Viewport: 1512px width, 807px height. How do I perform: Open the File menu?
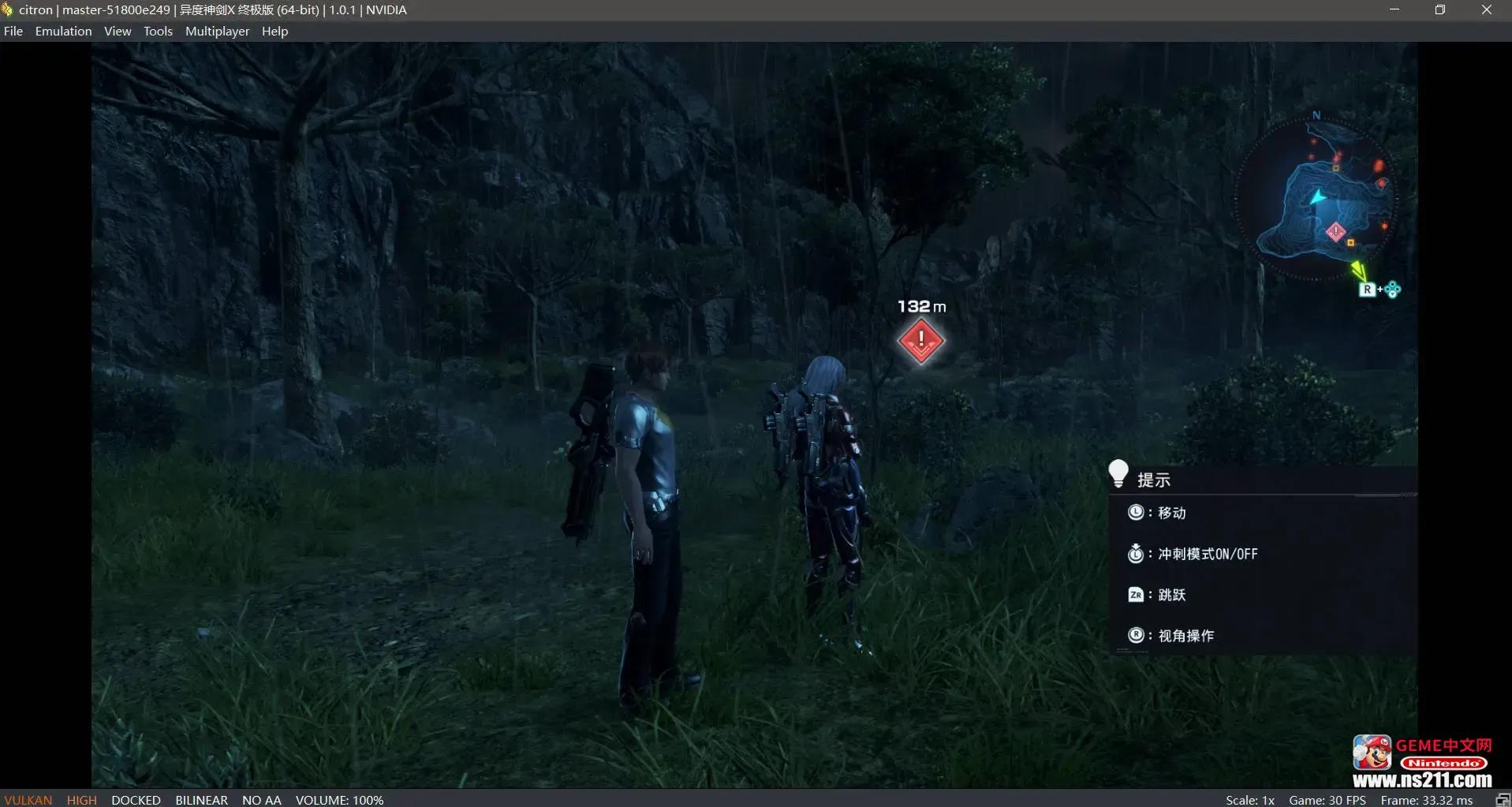[13, 32]
